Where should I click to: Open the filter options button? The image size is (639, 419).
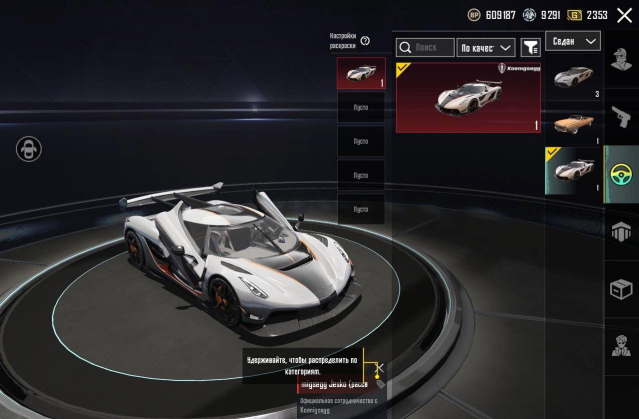[530, 47]
